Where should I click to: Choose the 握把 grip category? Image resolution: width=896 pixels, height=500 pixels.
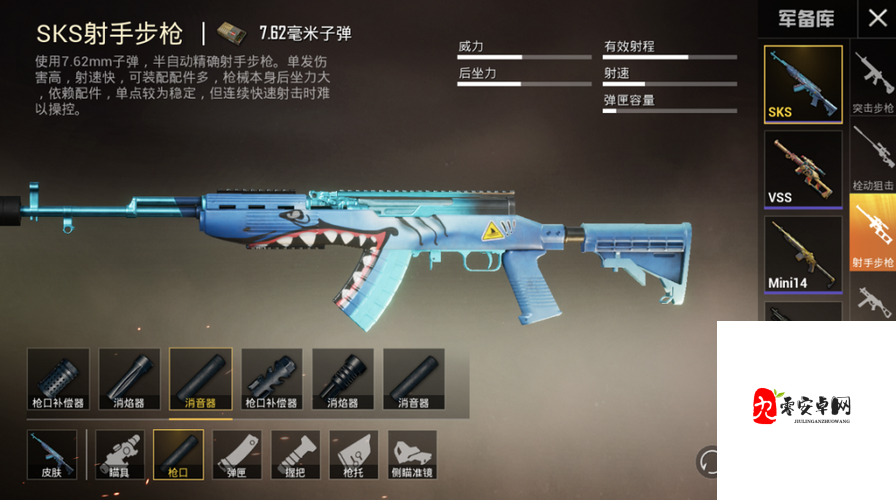[x=295, y=455]
